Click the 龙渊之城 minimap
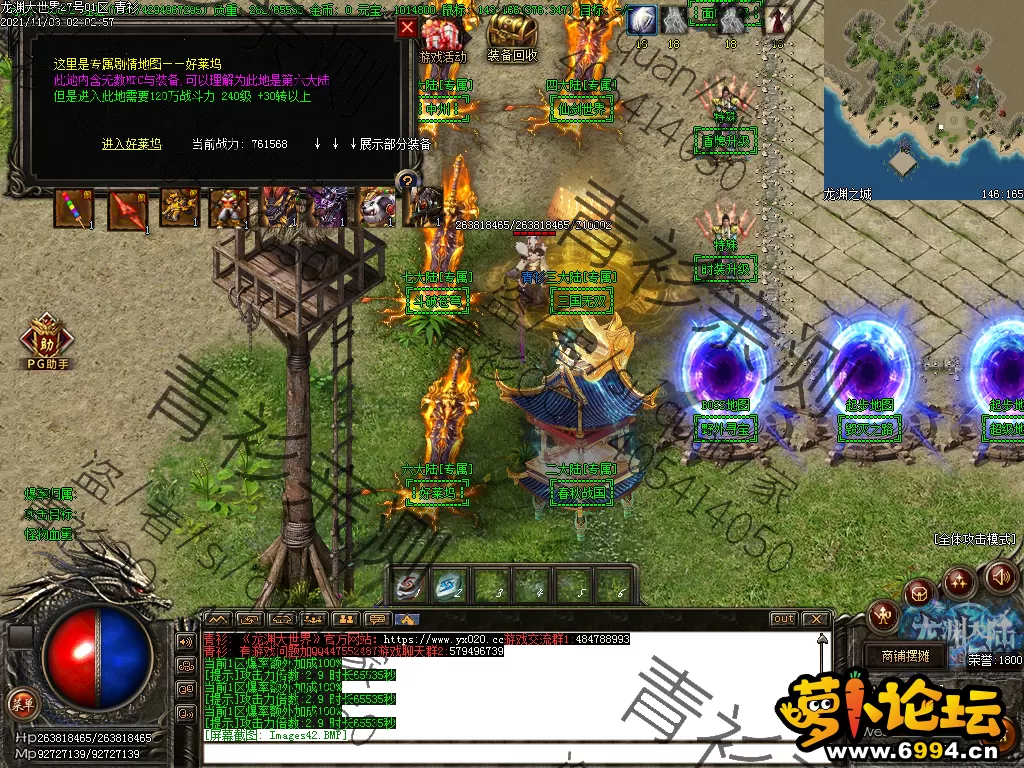The image size is (1024, 768). [922, 95]
